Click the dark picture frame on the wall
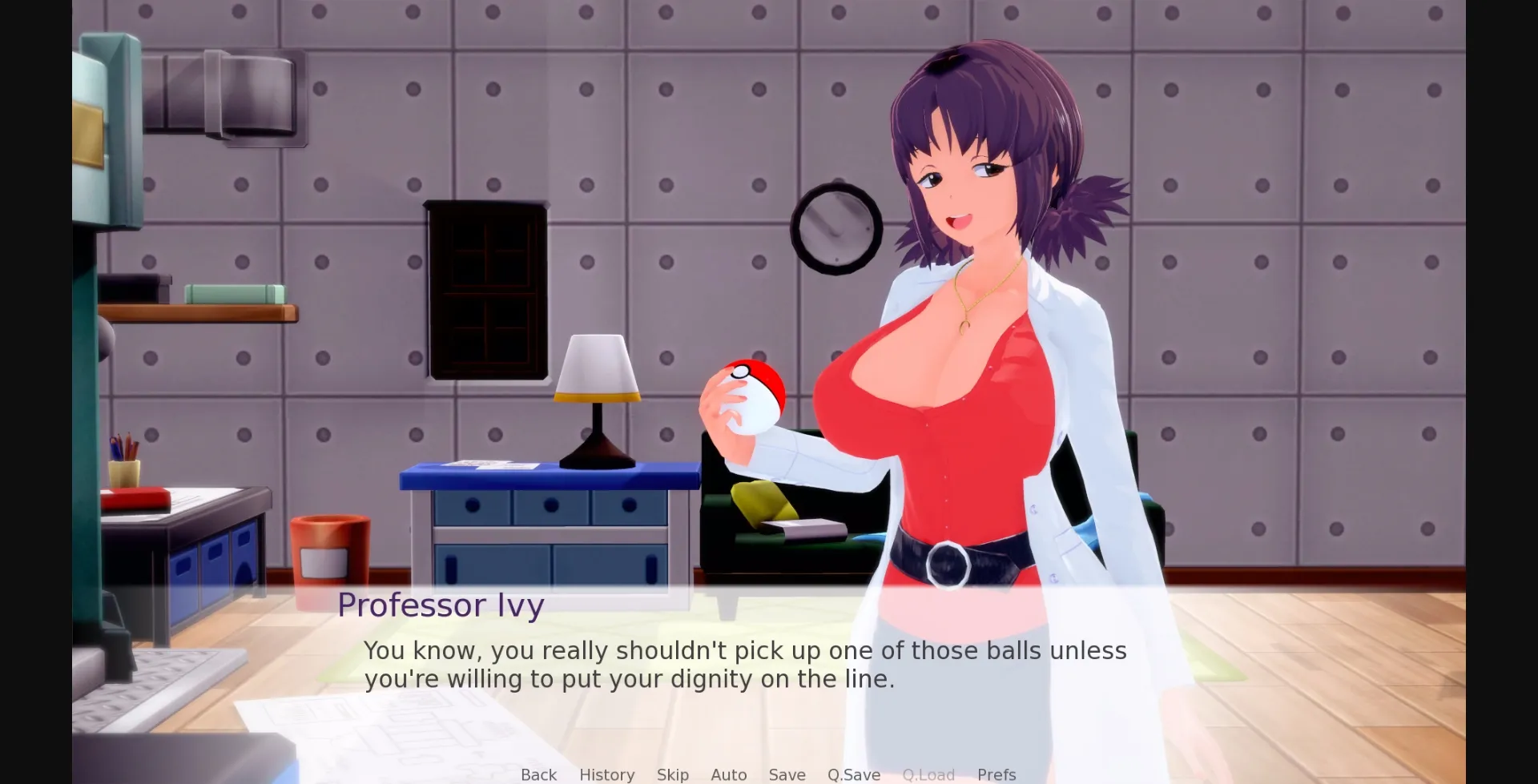The width and height of the screenshot is (1538, 784). [485, 288]
